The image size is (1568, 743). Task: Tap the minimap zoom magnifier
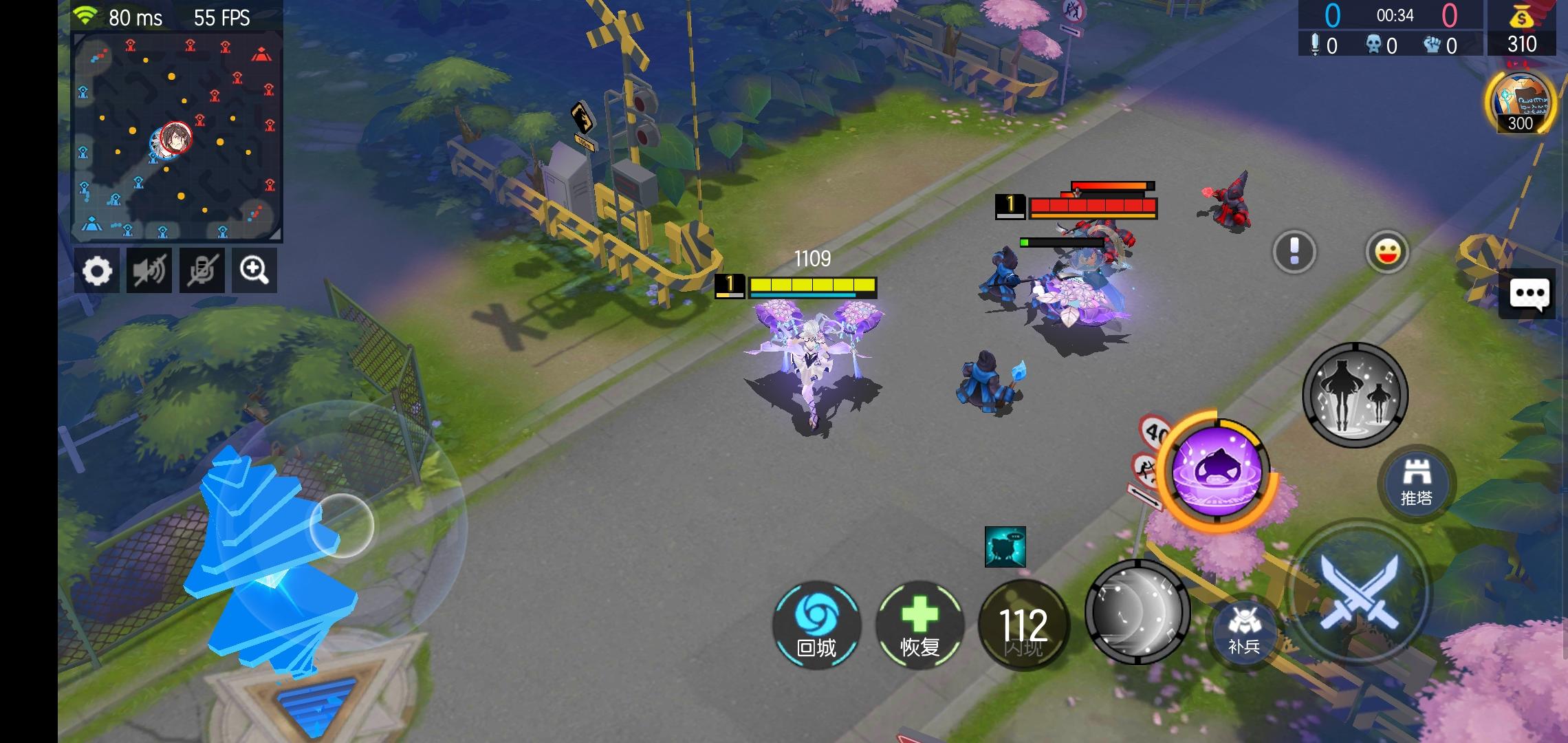click(x=254, y=270)
